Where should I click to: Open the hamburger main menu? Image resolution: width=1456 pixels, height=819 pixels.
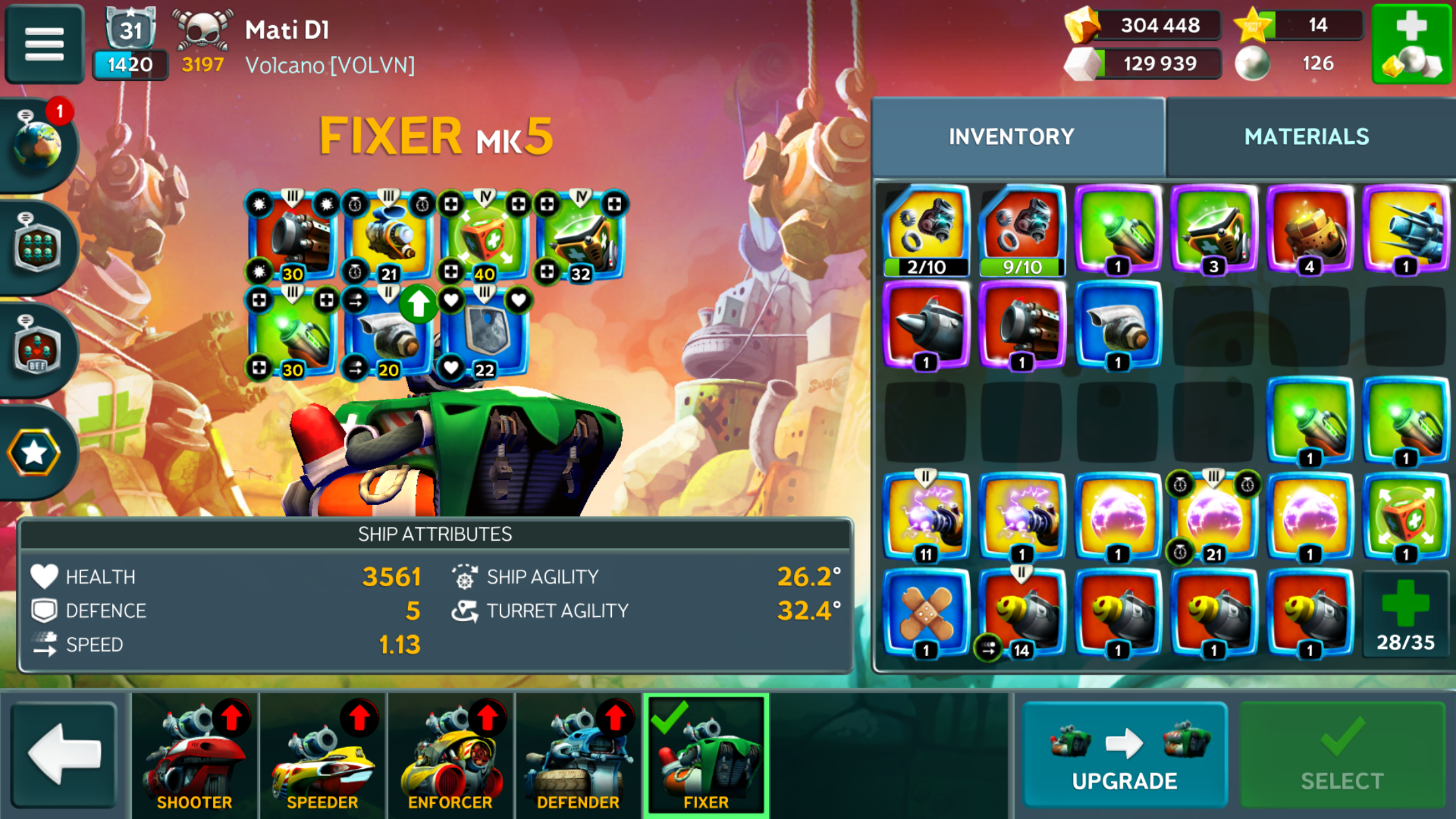point(44,44)
